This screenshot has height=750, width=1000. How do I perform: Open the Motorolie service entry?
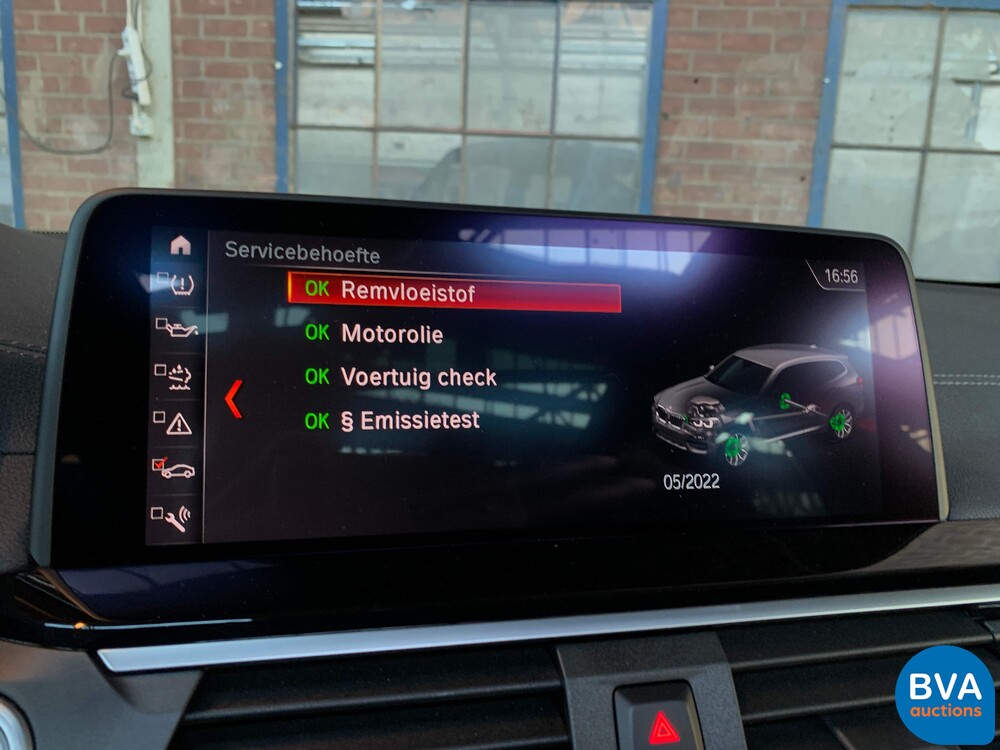point(391,334)
